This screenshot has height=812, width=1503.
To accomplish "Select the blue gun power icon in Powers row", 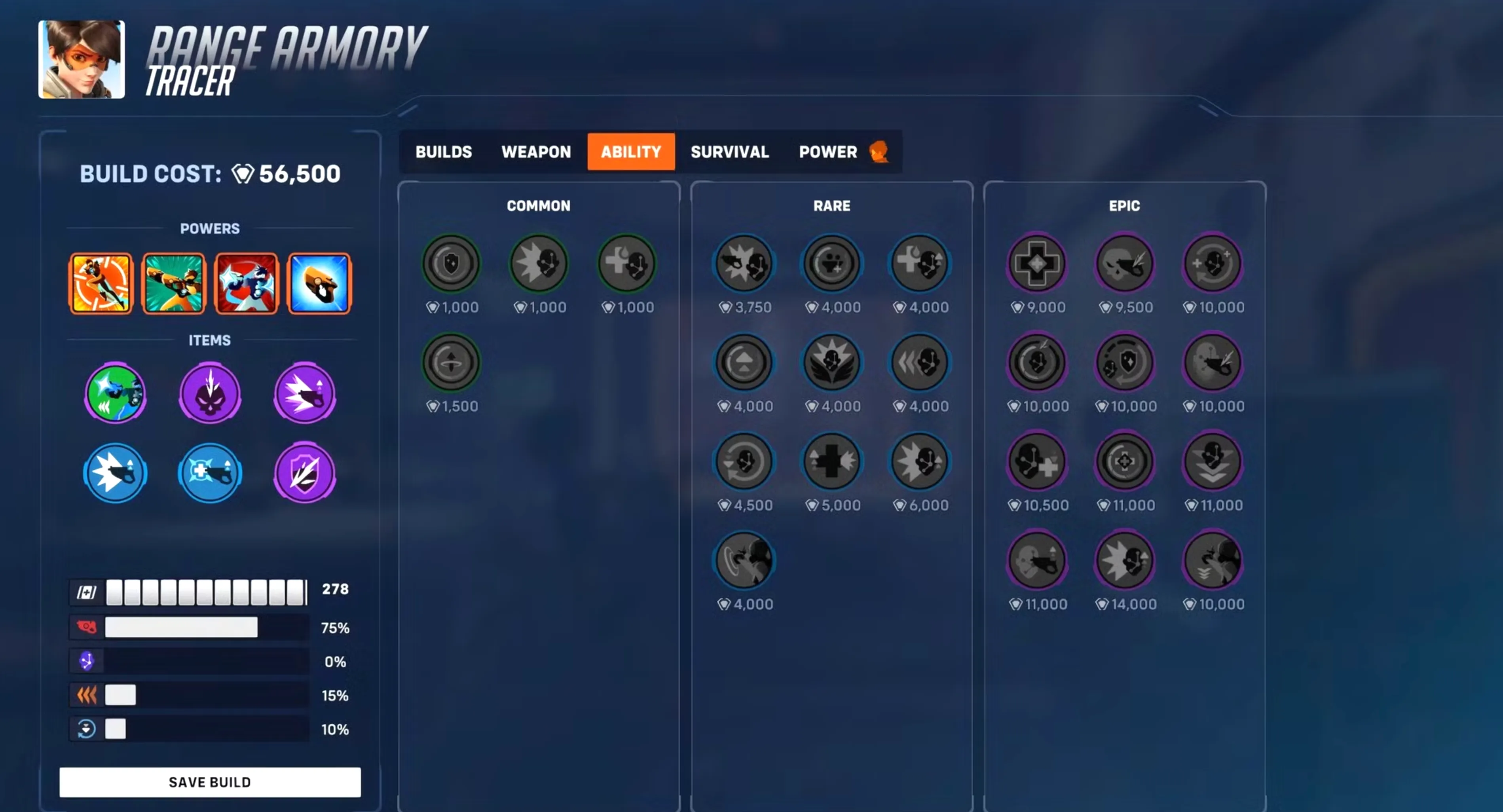I will [319, 283].
